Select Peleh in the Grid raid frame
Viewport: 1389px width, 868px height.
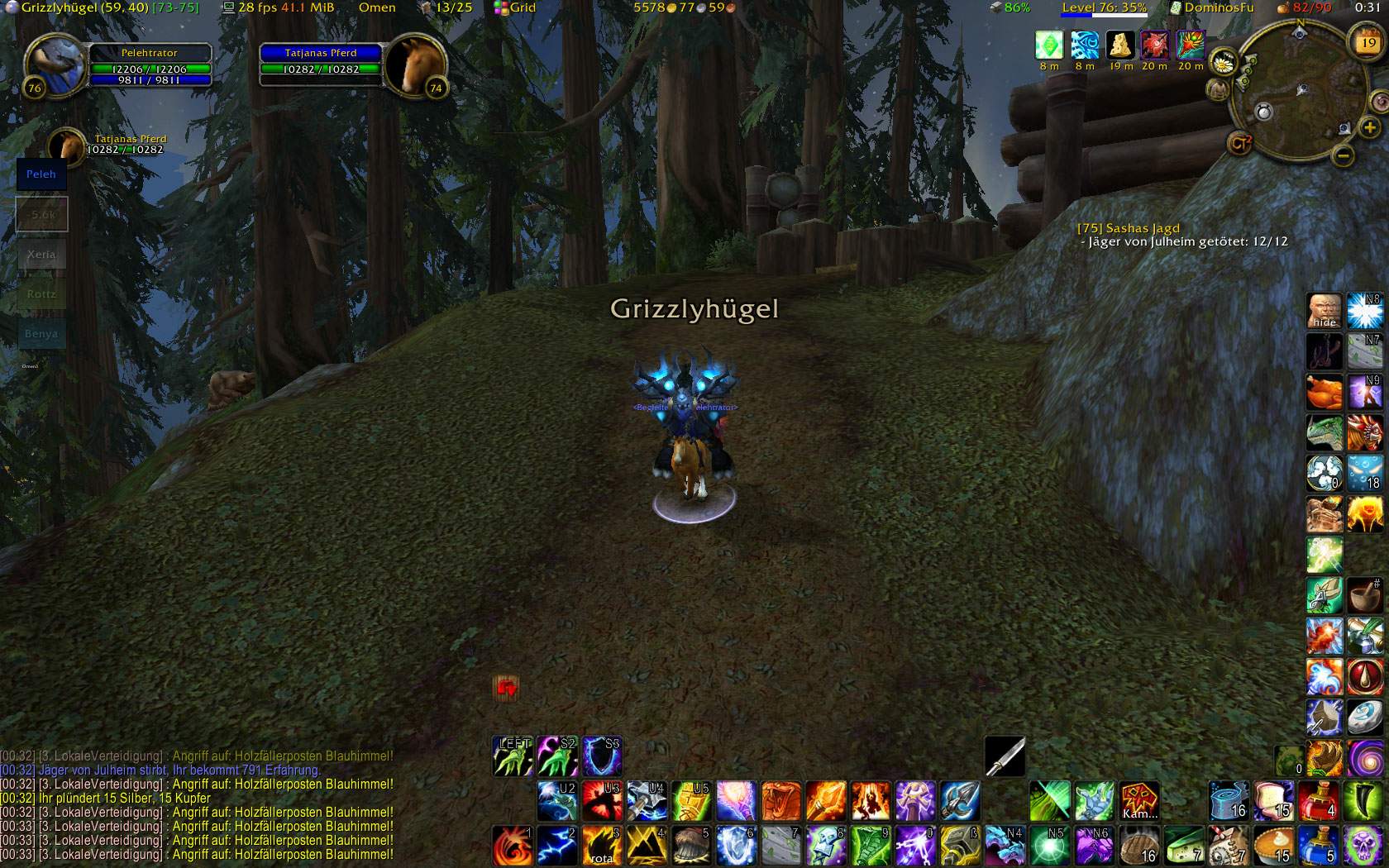click(41, 174)
